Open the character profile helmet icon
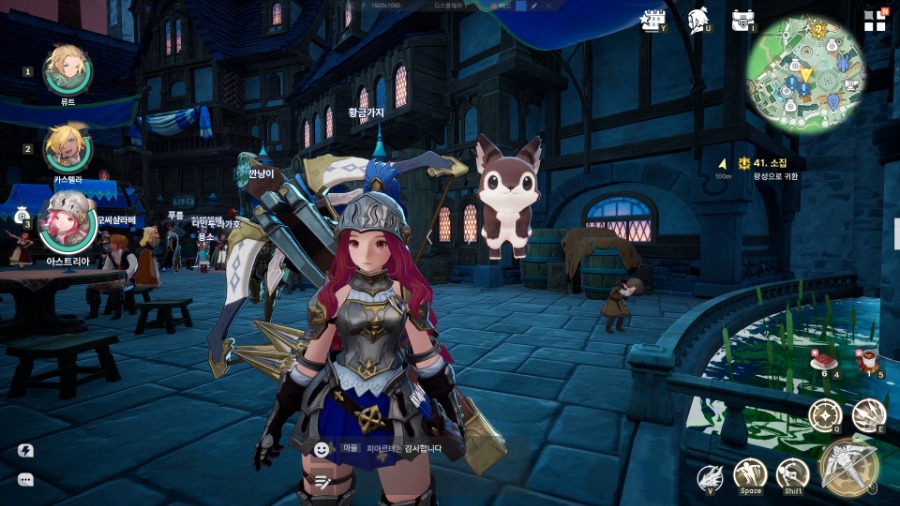This screenshot has width=900, height=506. coord(698,20)
